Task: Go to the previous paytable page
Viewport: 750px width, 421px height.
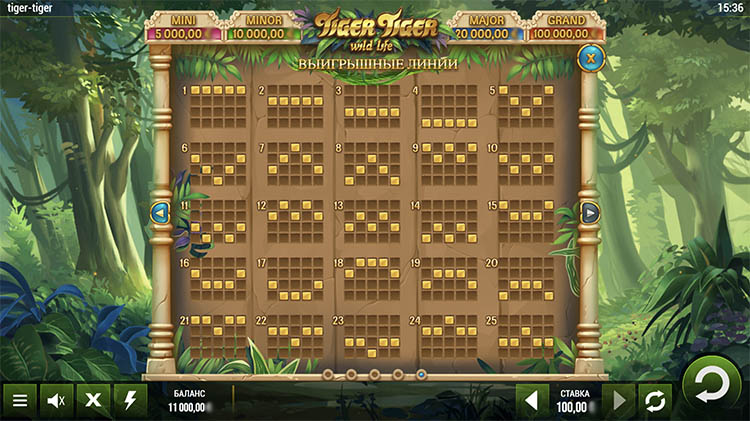Action: pos(159,212)
